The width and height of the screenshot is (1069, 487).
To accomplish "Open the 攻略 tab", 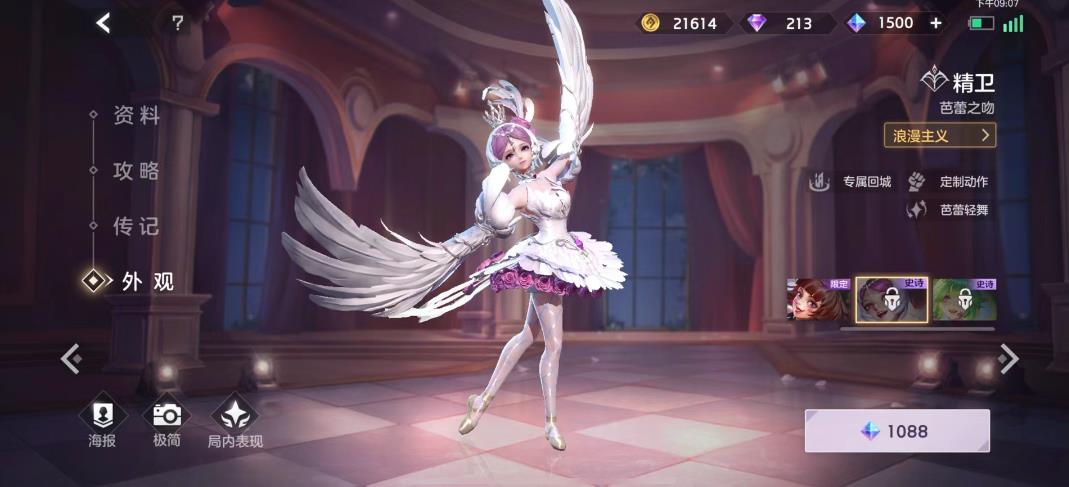I will click(136, 171).
